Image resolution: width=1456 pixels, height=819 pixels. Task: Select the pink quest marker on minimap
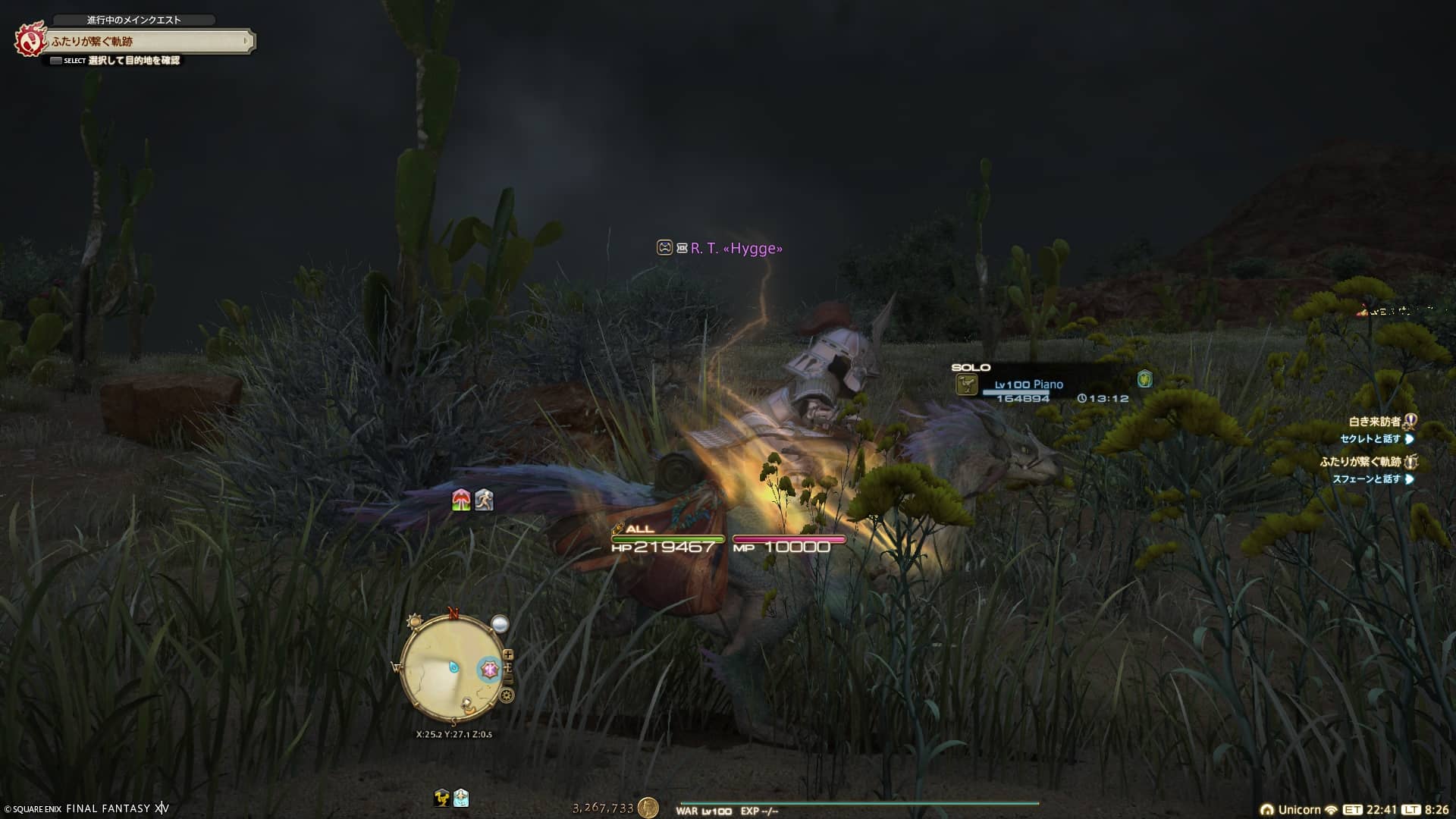pyautogui.click(x=489, y=670)
